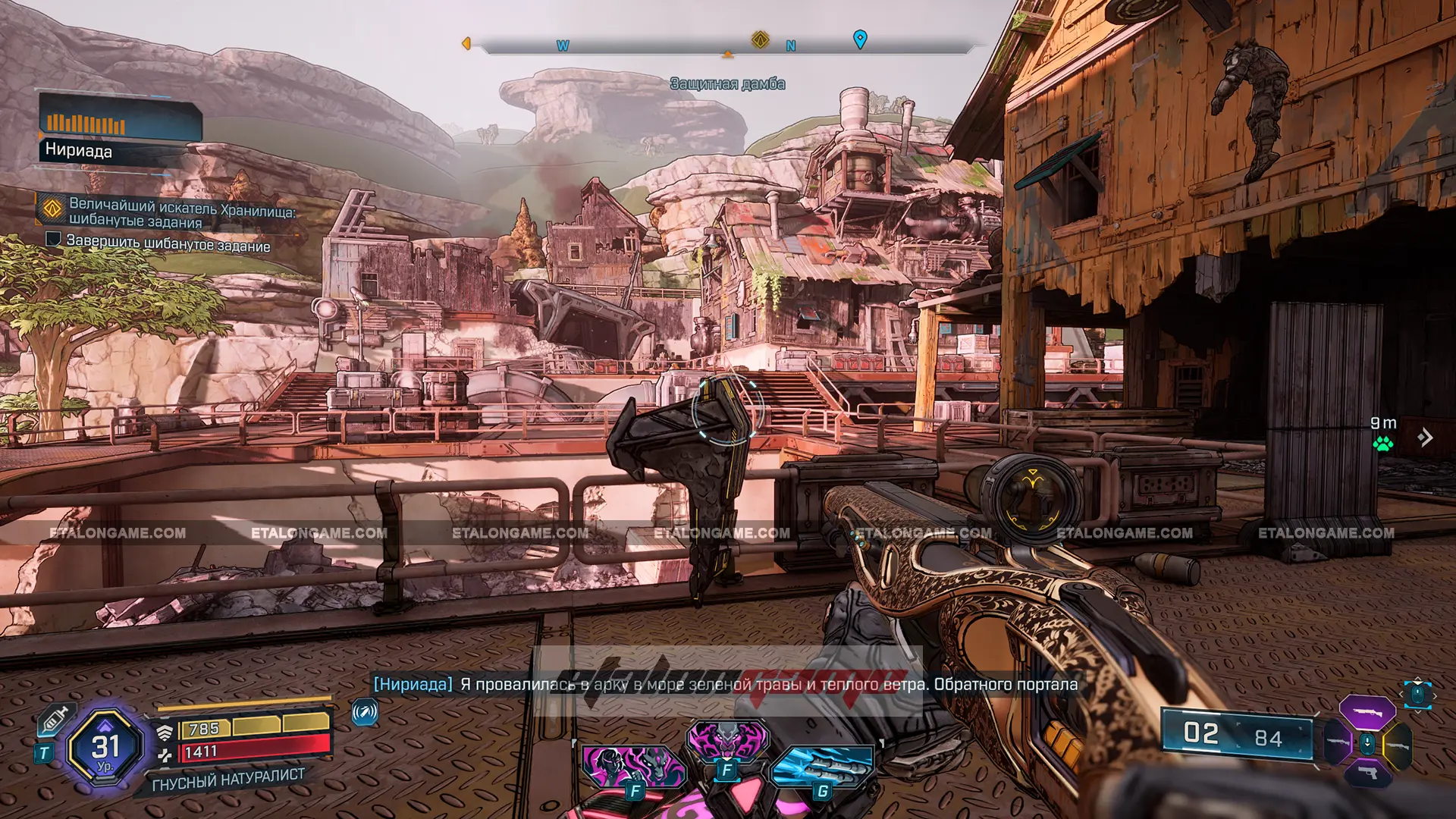Switch to the yellow-bordered weapon slot
1456x819 pixels.
(1398, 745)
